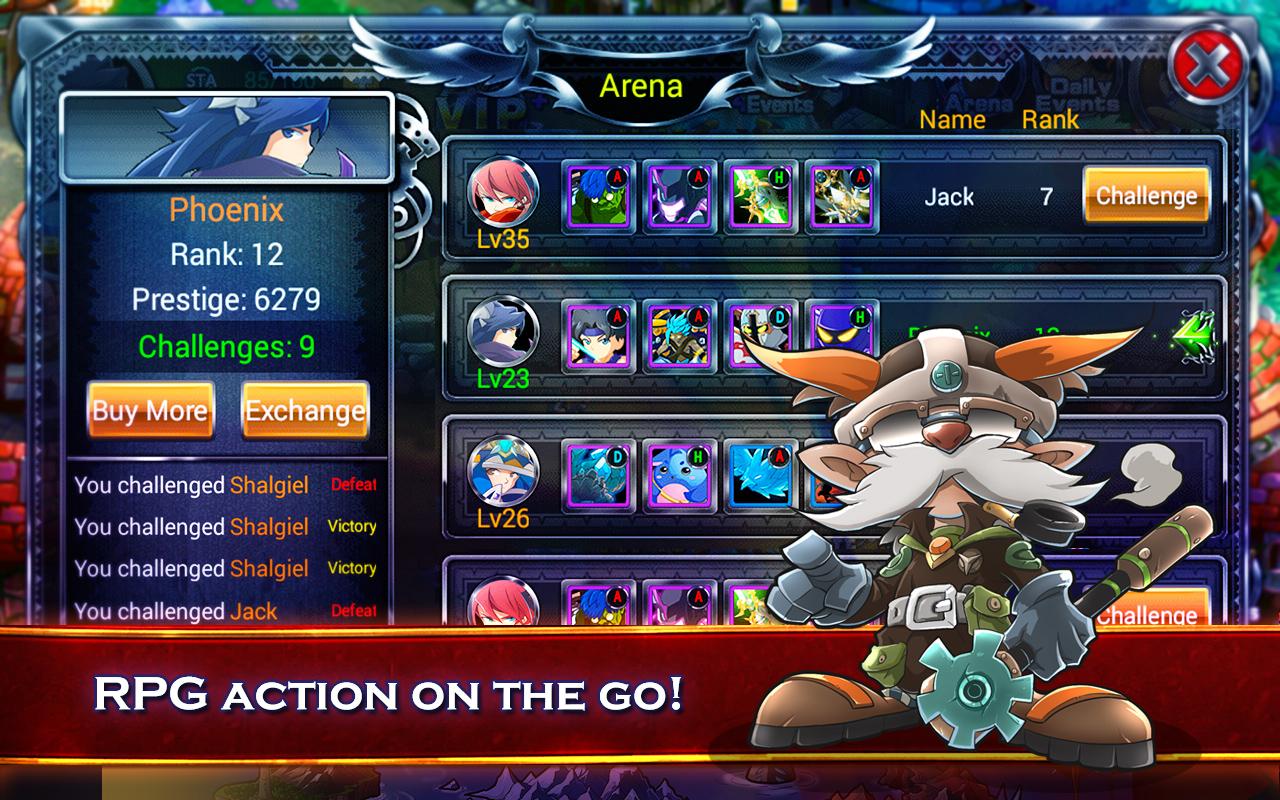Open the Jack Defeat battle log entry
This screenshot has width=1280, height=800.
coord(225,611)
